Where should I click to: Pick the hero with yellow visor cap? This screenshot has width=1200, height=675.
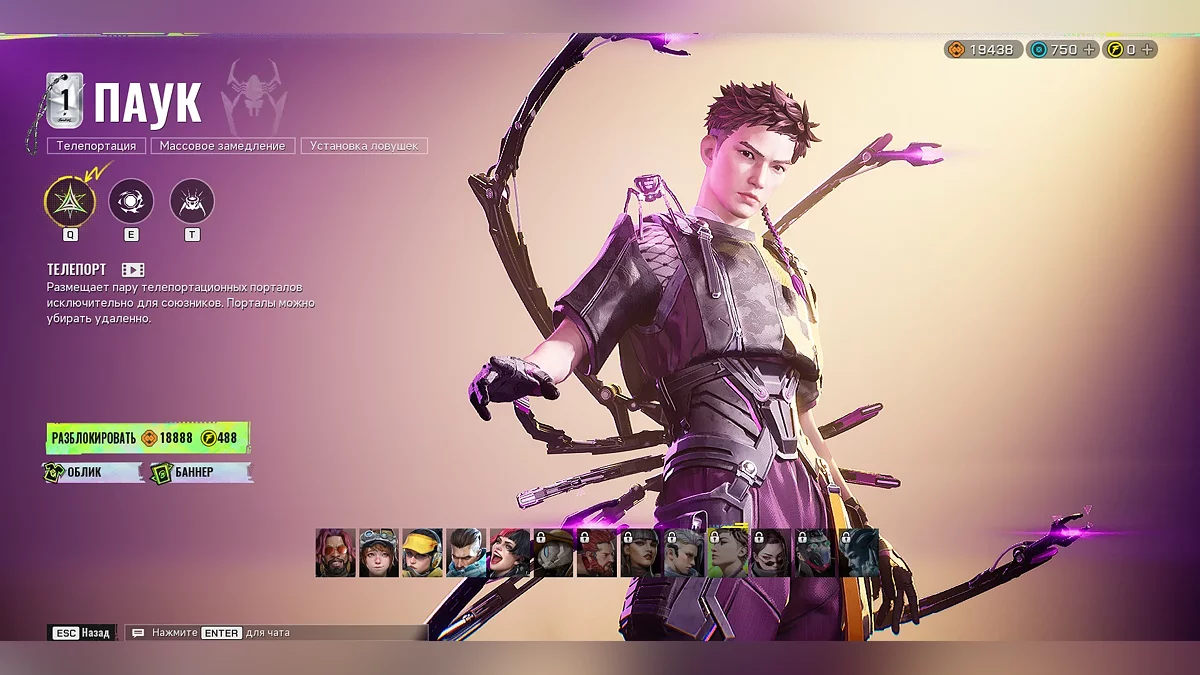point(423,553)
